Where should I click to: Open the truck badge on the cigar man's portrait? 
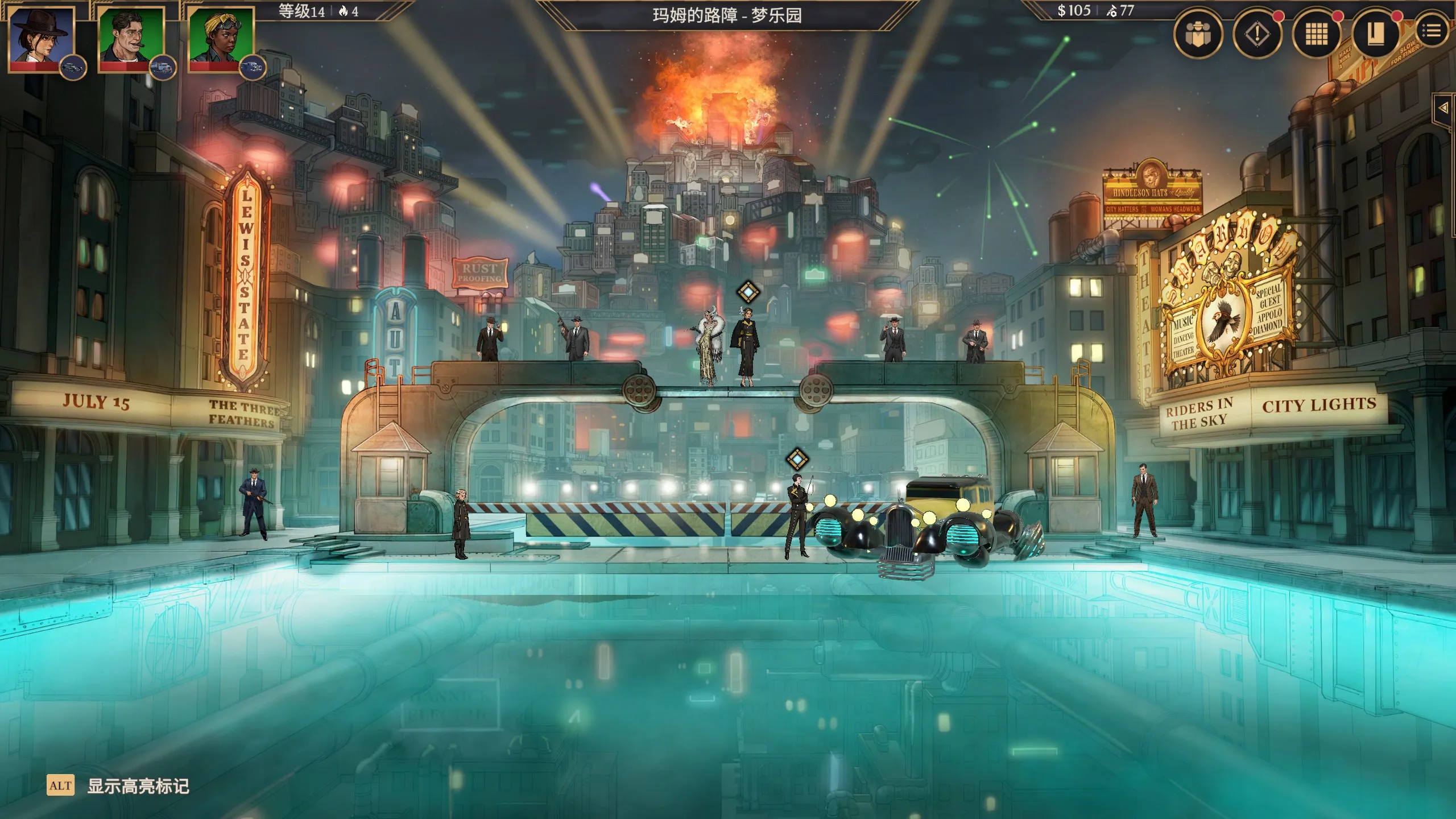pos(163,68)
